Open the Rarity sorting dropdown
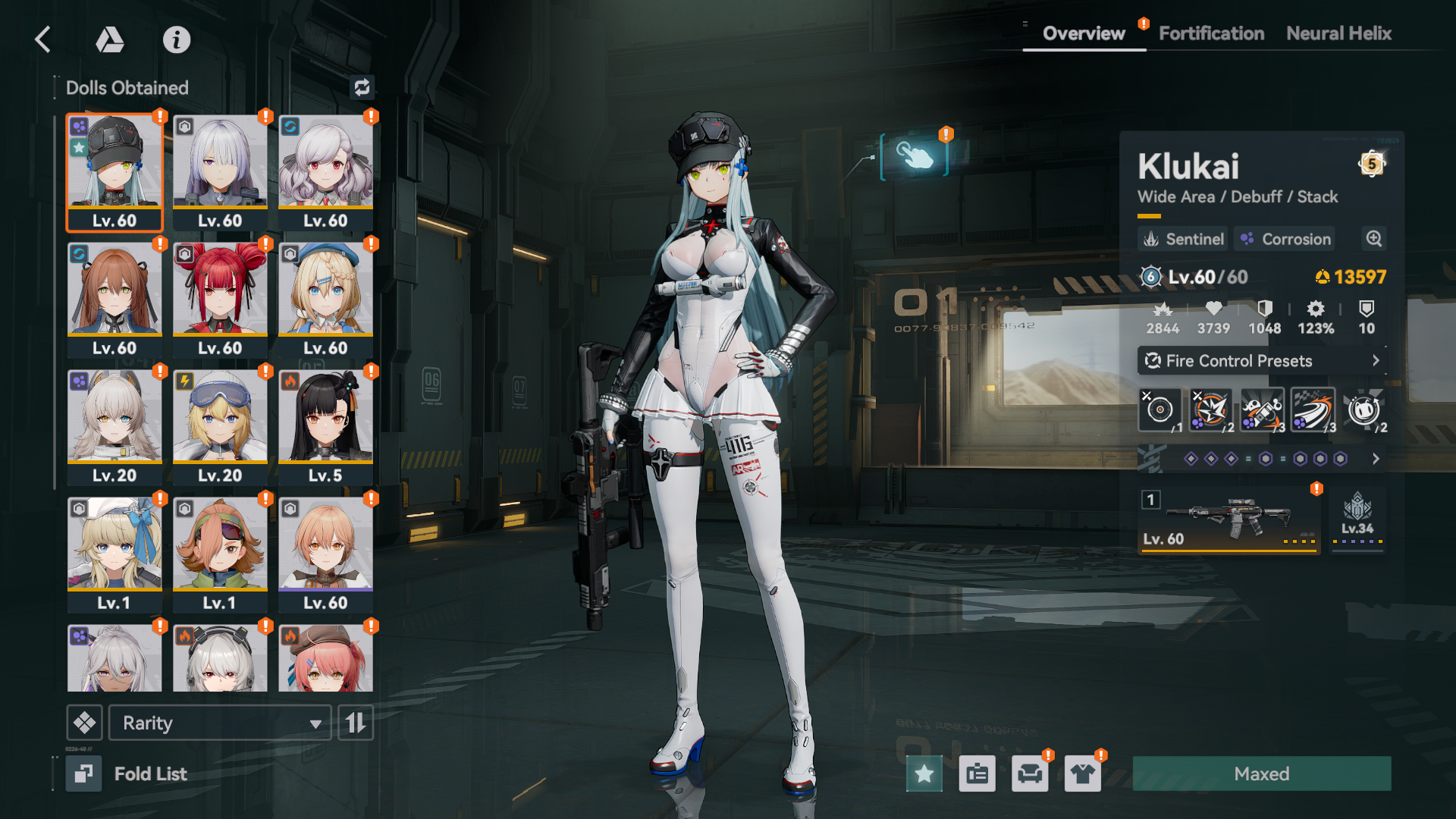The height and width of the screenshot is (819, 1456). 219,723
